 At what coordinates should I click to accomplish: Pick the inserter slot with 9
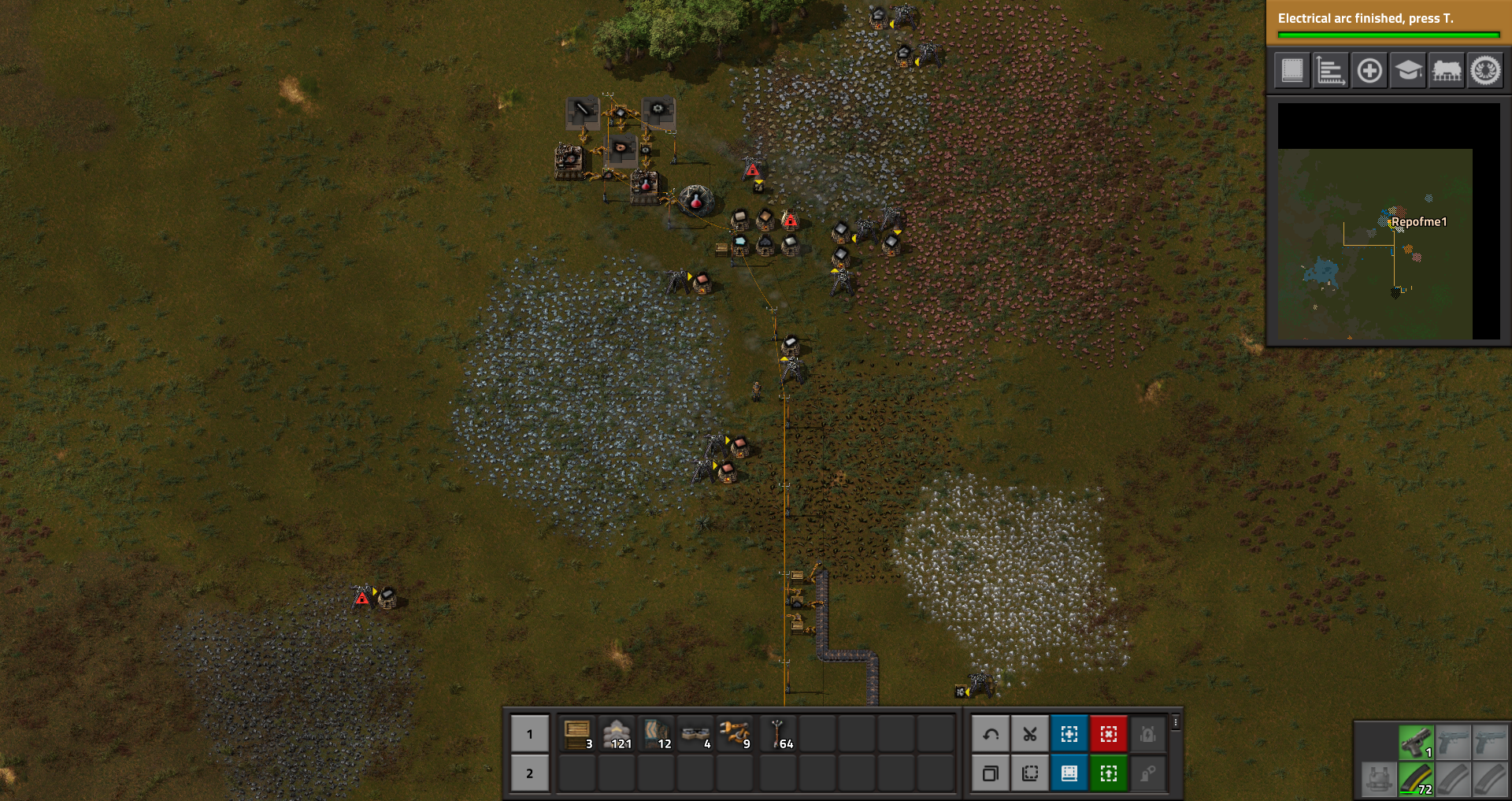pyautogui.click(x=736, y=734)
